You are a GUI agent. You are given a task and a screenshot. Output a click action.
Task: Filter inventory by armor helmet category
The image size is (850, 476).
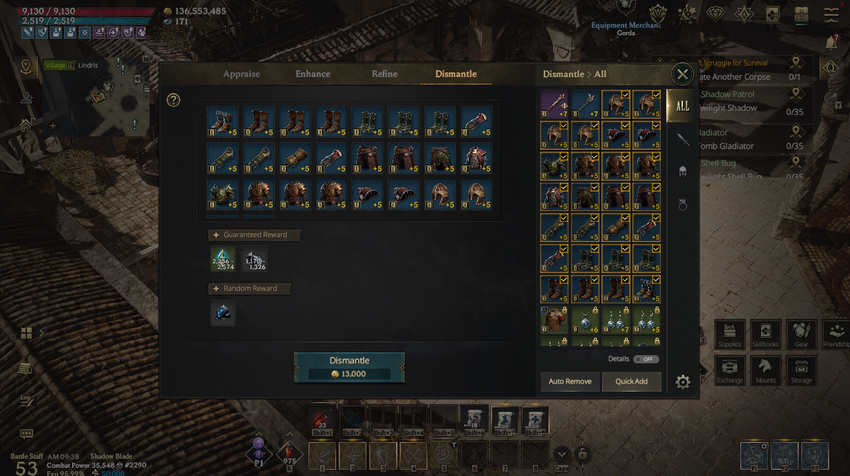[x=683, y=172]
